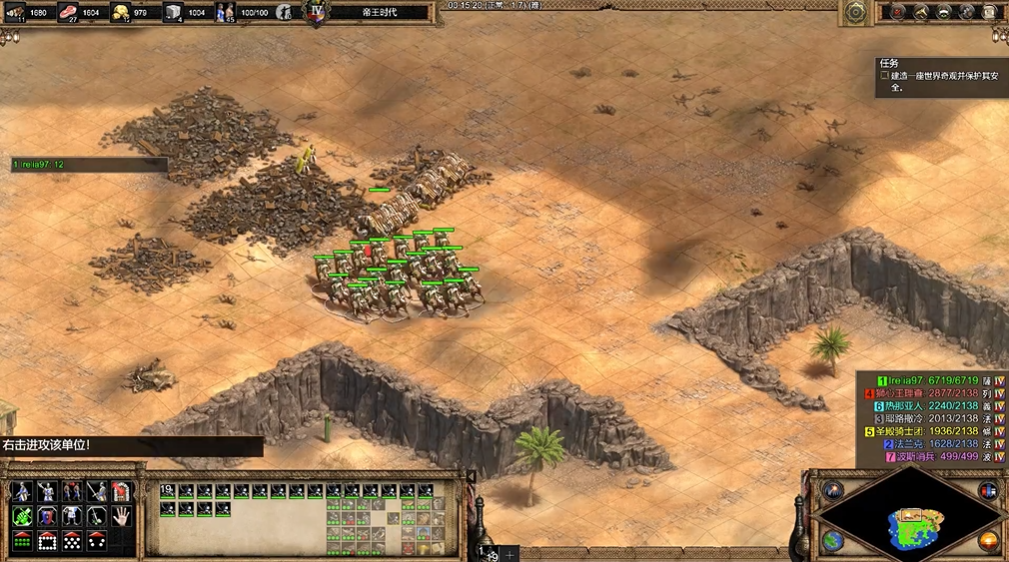Image resolution: width=1009 pixels, height=562 pixels.
Task: Open the objectives checklist icon
Action: (x=898, y=13)
